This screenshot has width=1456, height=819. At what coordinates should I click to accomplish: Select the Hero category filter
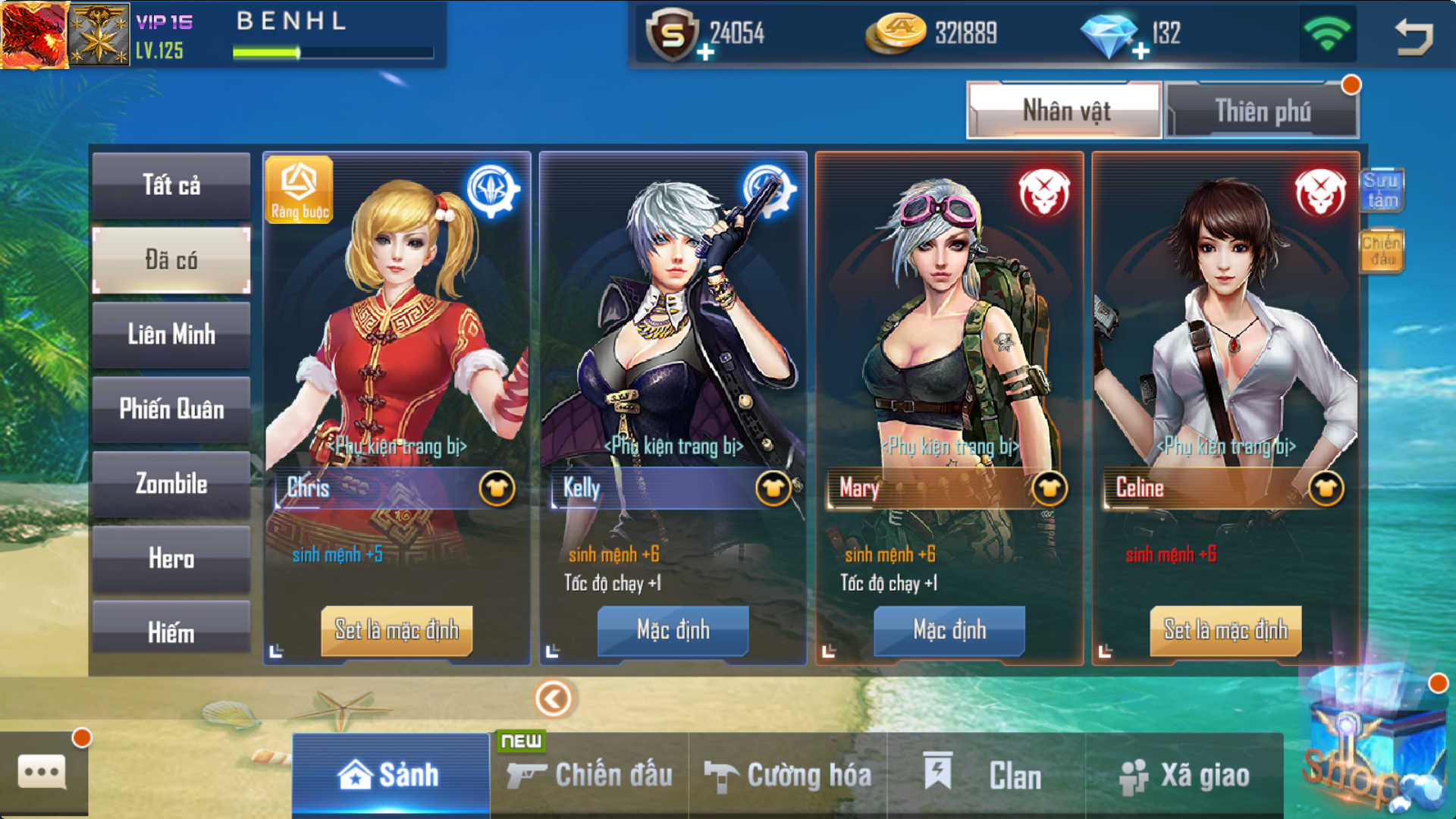tap(171, 559)
